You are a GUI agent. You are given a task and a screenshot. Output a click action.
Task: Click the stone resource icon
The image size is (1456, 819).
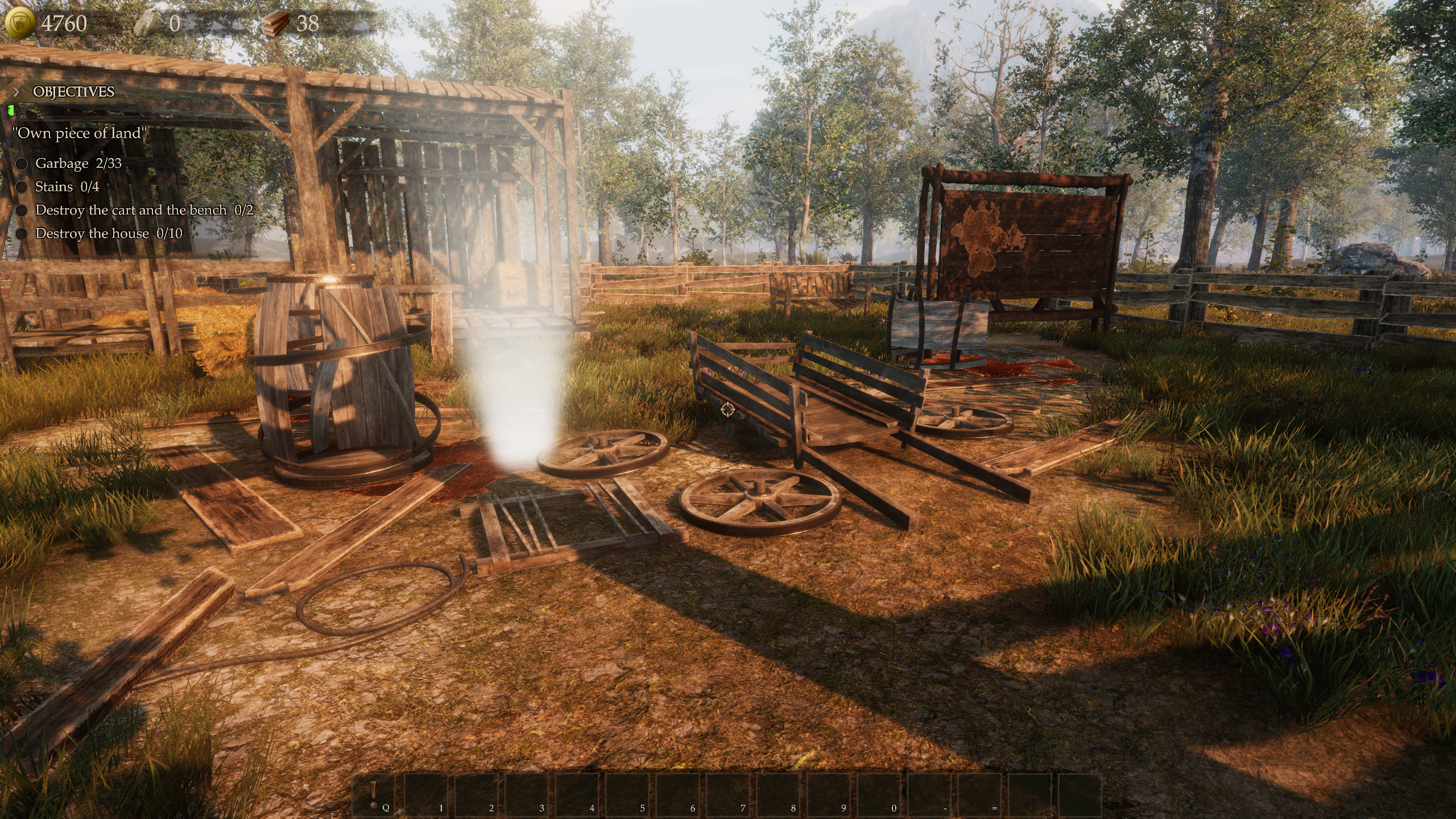(x=150, y=24)
